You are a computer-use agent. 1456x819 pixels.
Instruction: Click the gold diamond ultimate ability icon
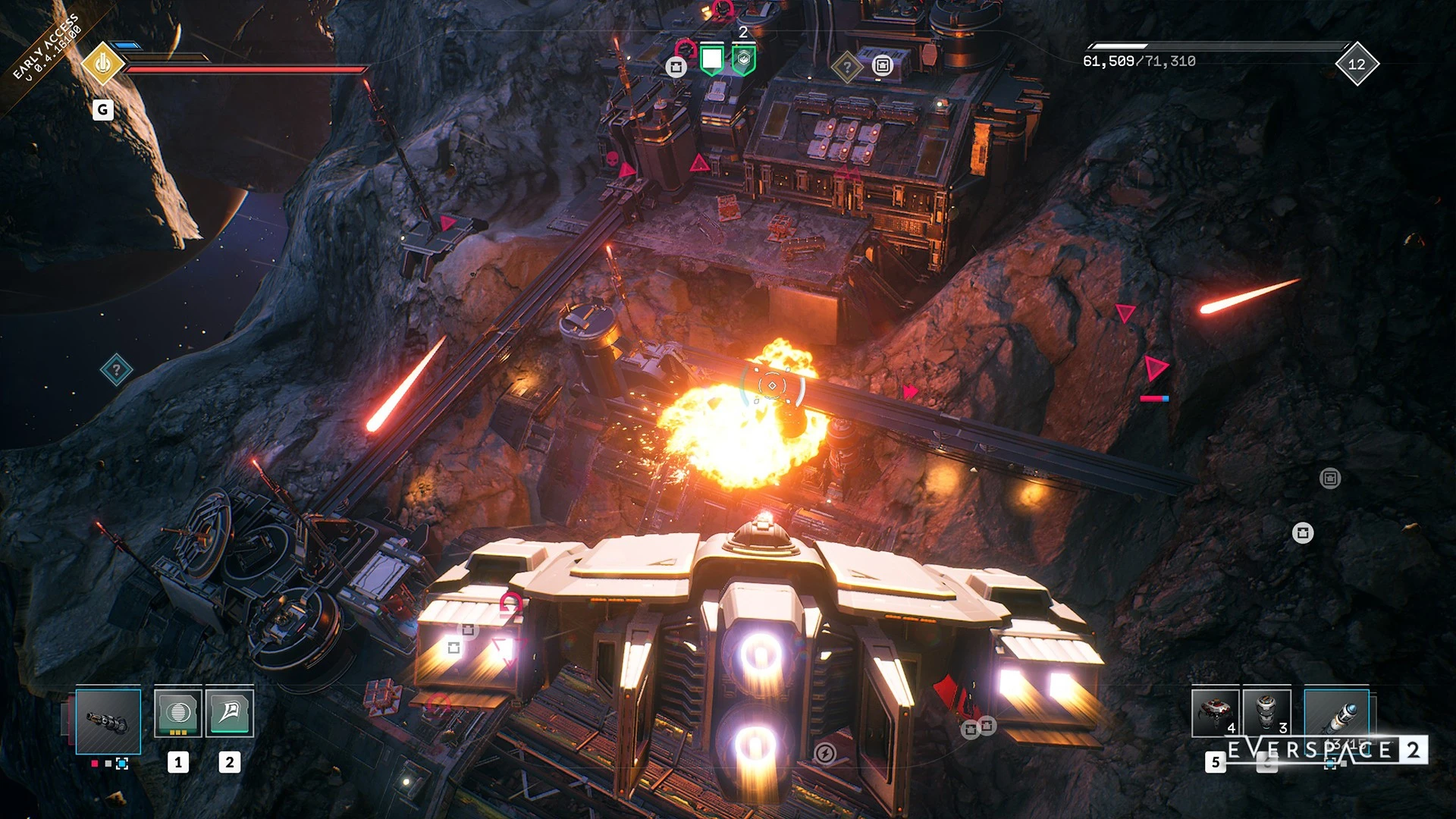(102, 64)
